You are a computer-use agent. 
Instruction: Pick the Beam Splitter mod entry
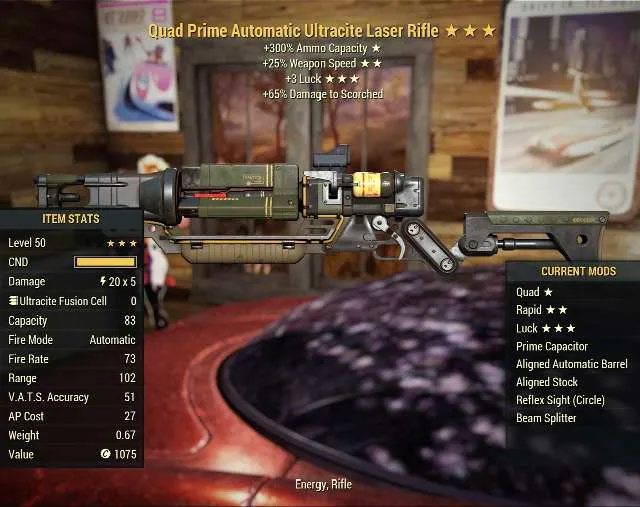point(545,418)
